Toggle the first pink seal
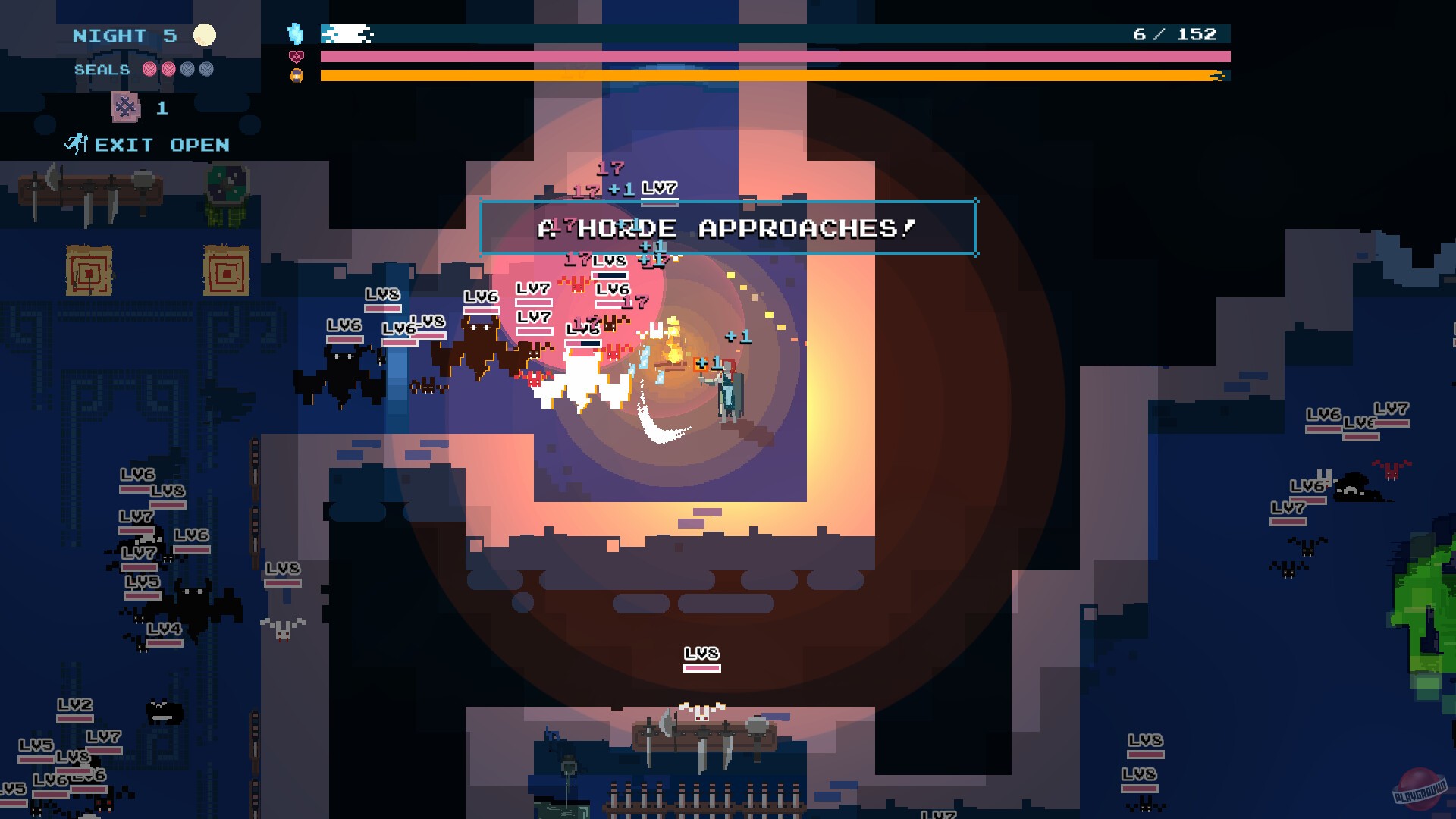 (149, 70)
